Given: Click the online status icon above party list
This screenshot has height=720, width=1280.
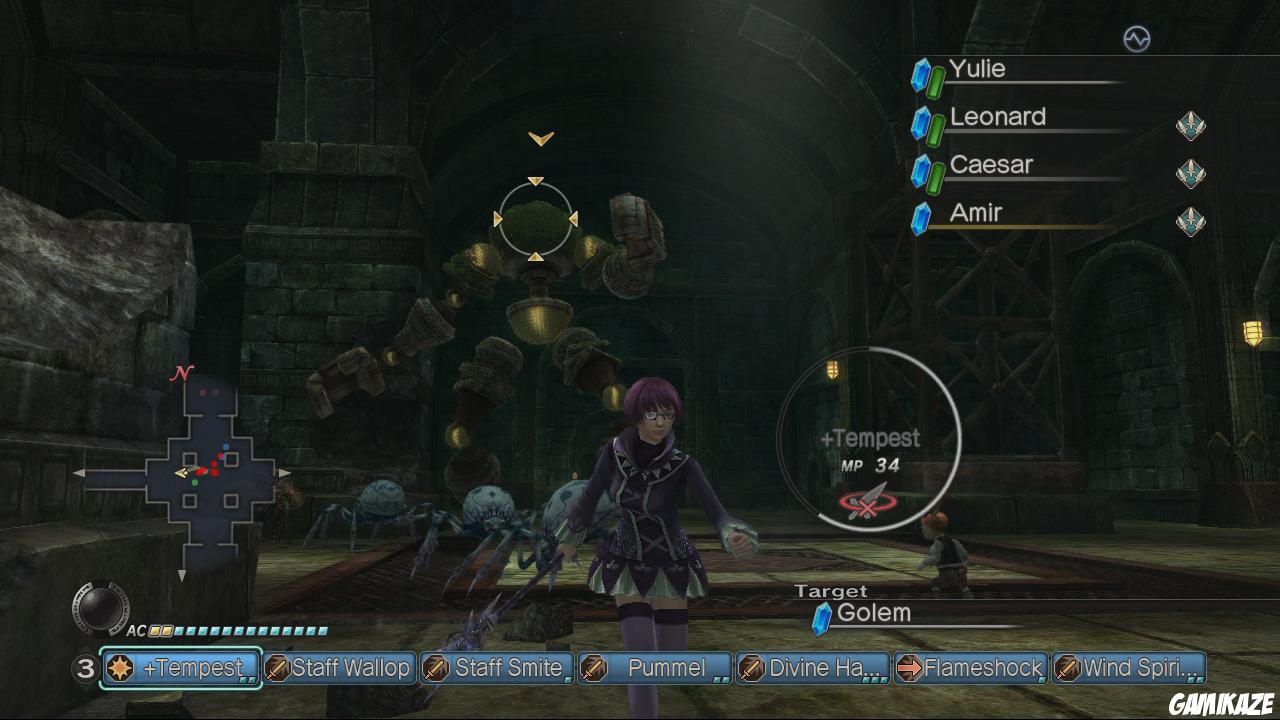Looking at the screenshot, I should point(1136,39).
